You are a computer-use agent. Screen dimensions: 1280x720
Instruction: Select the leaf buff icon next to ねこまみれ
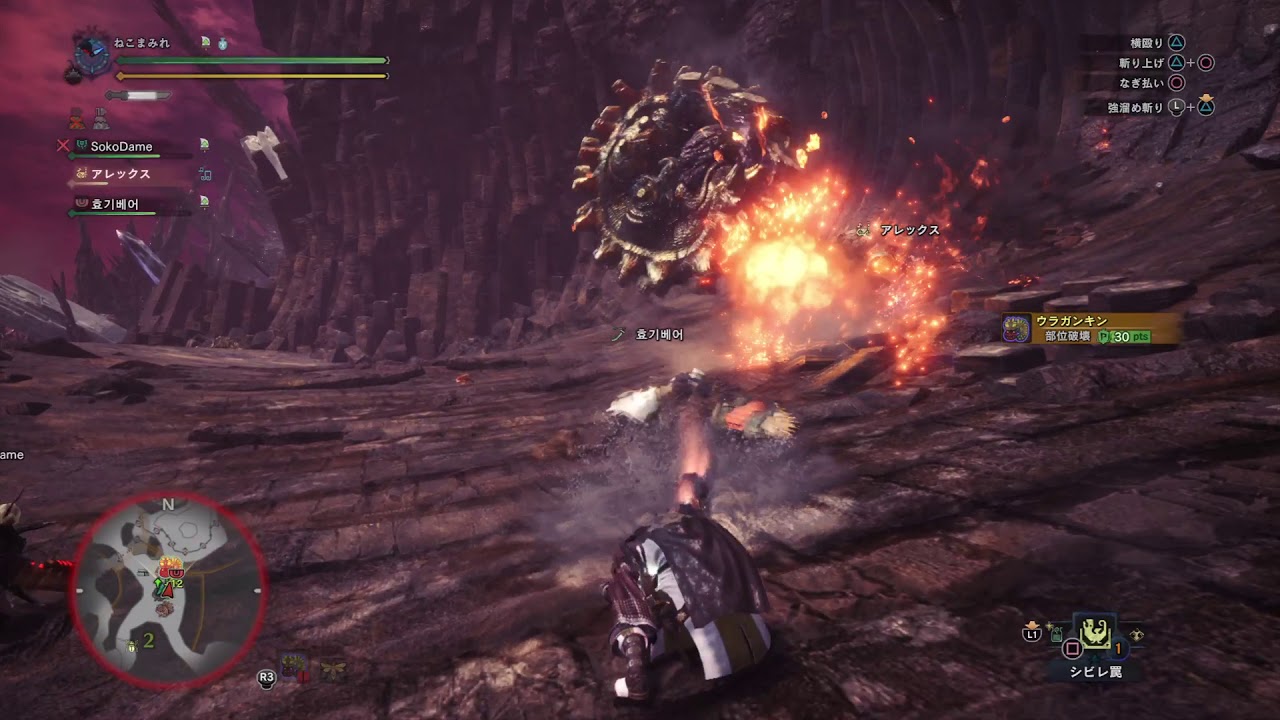(206, 41)
